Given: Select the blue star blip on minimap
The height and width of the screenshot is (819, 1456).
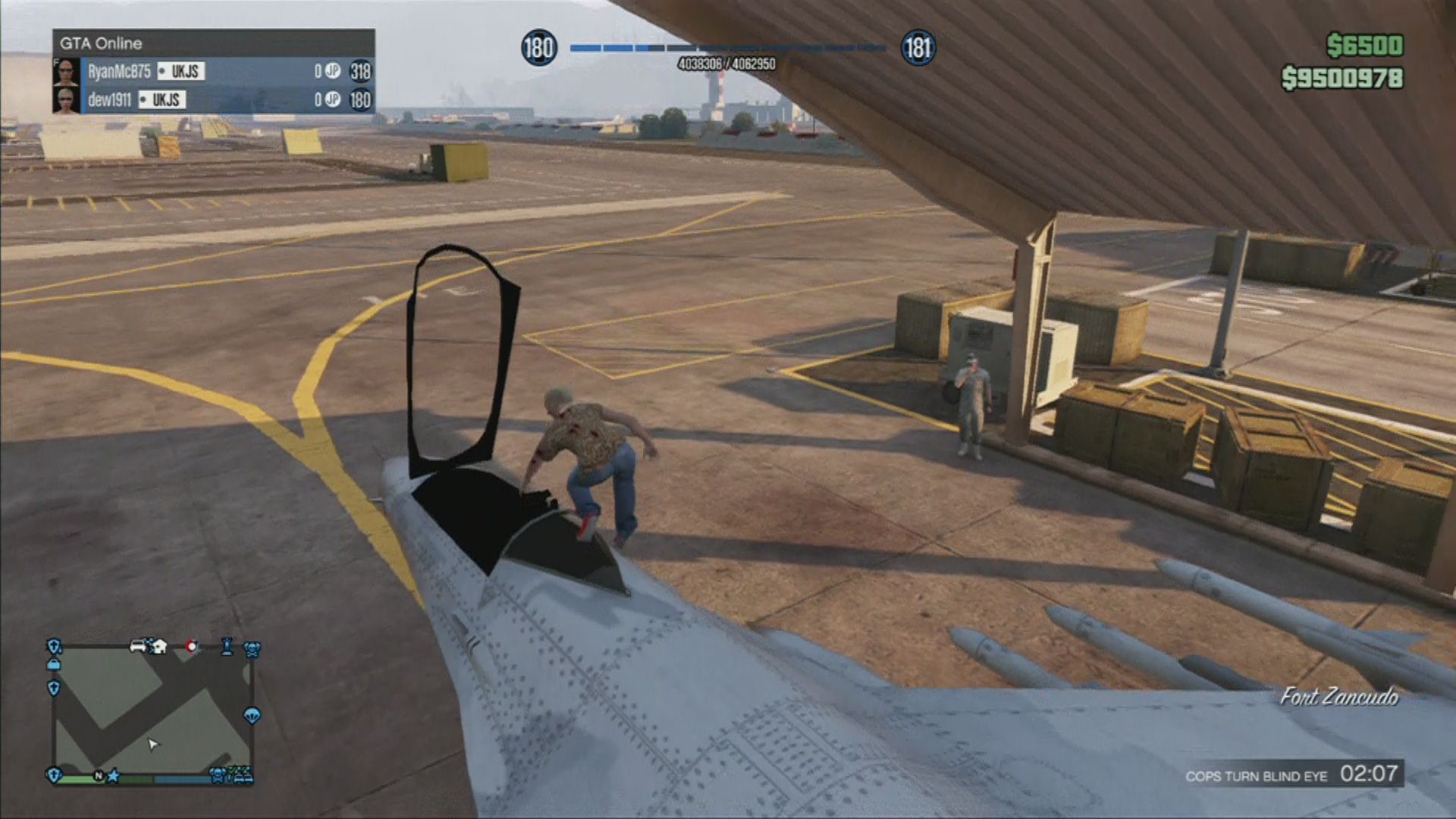Looking at the screenshot, I should 114,776.
